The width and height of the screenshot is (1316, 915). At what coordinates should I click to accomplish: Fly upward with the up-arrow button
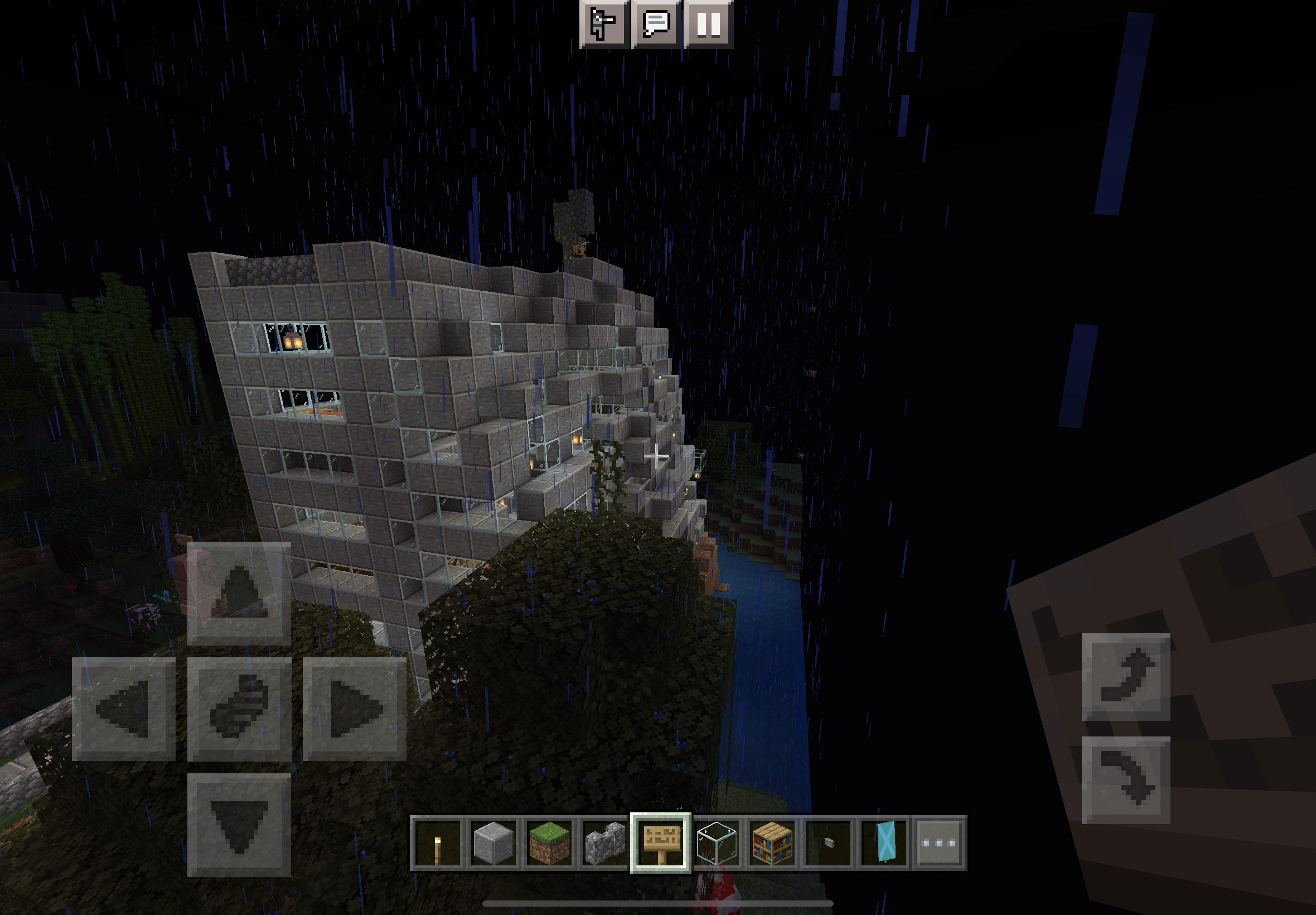pyautogui.click(x=1125, y=677)
